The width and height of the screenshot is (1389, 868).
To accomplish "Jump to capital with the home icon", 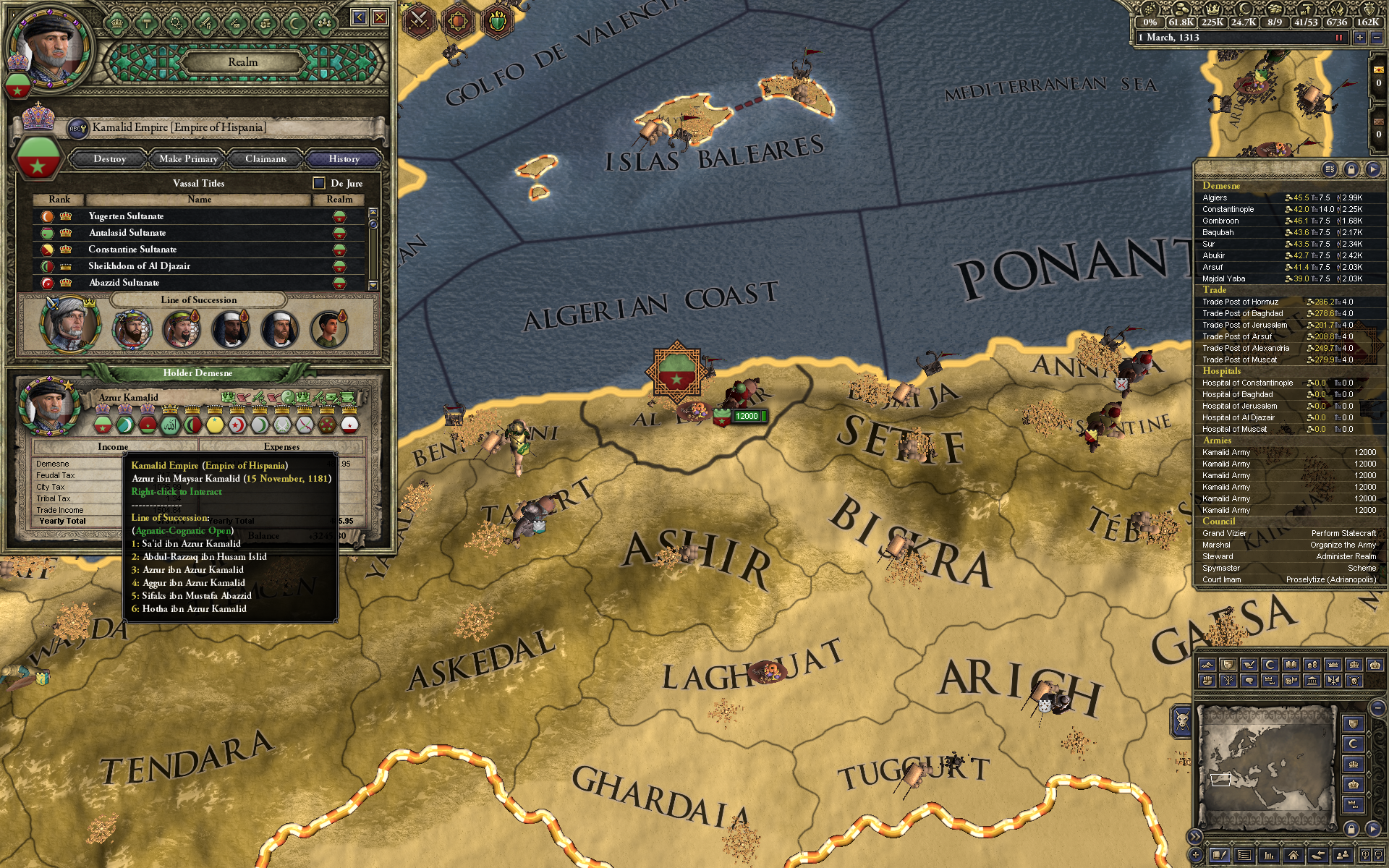I will (x=1294, y=856).
